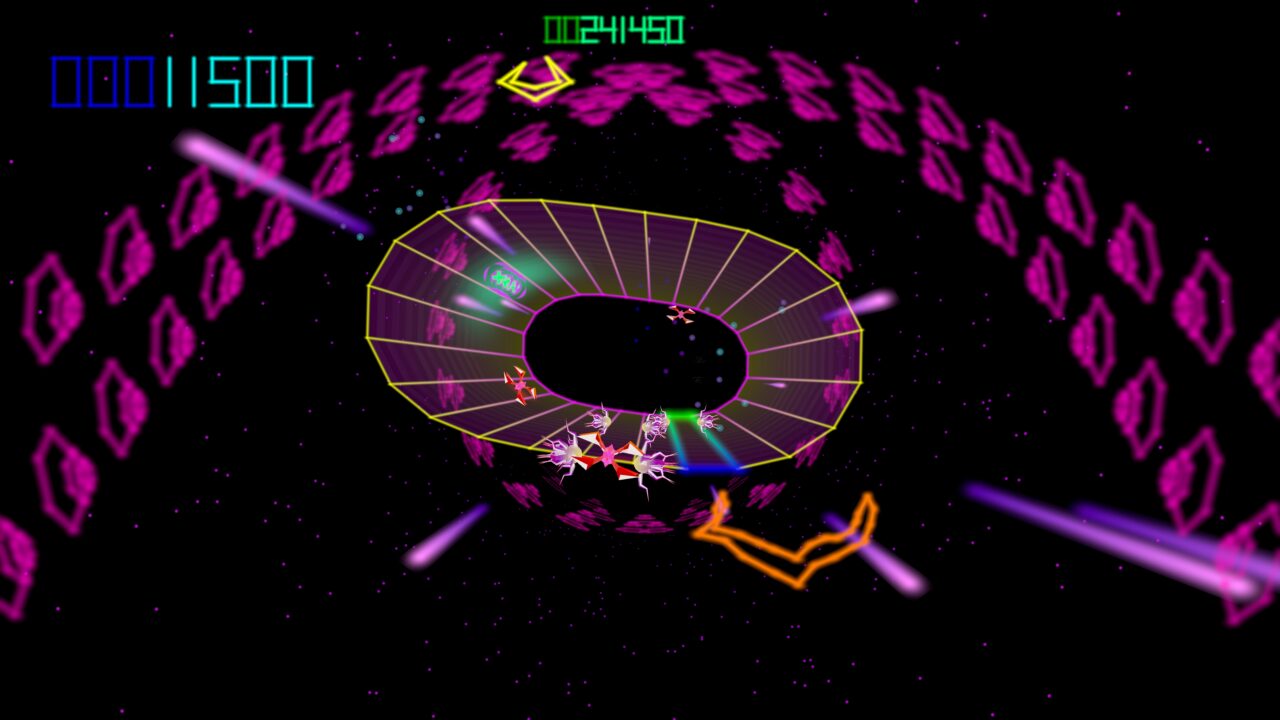Target the red flipper enemy inside the web
This screenshot has height=720, width=1280.
pos(517,388)
